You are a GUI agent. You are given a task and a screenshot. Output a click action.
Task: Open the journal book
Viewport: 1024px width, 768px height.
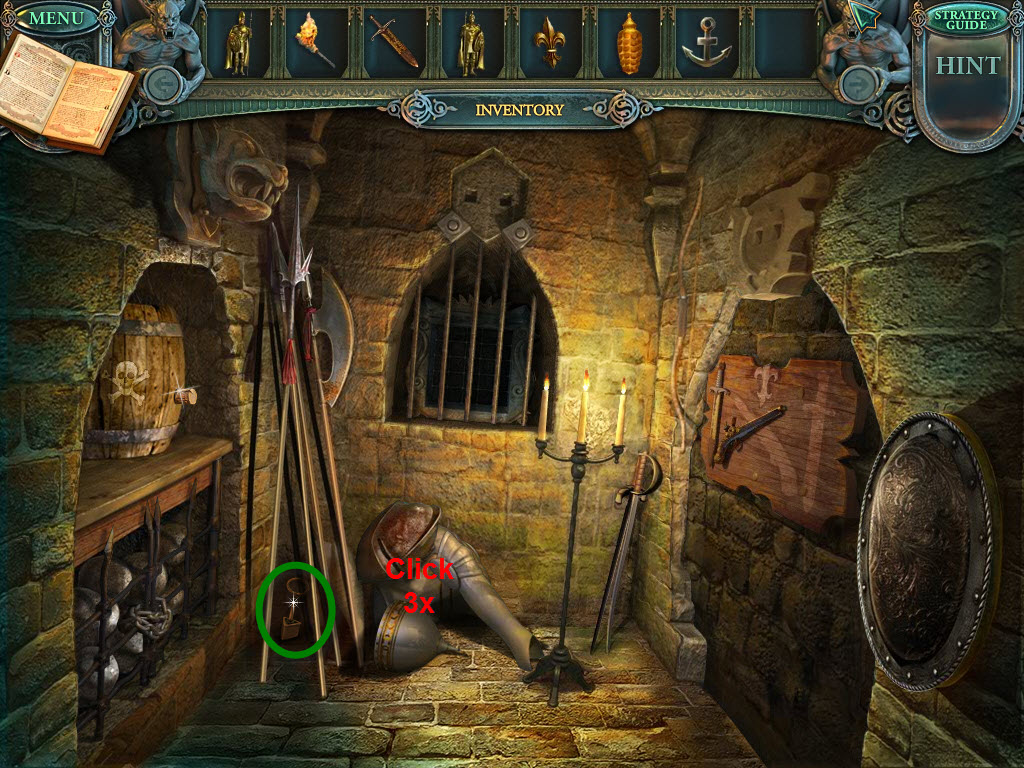click(x=66, y=91)
